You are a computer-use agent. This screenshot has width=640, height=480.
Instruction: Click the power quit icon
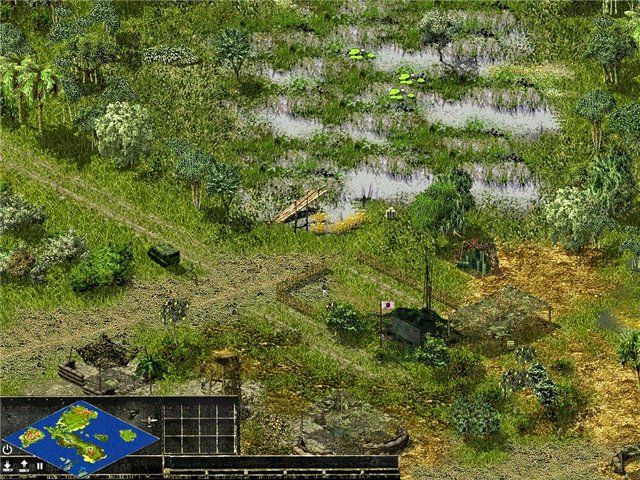pos(8,449)
